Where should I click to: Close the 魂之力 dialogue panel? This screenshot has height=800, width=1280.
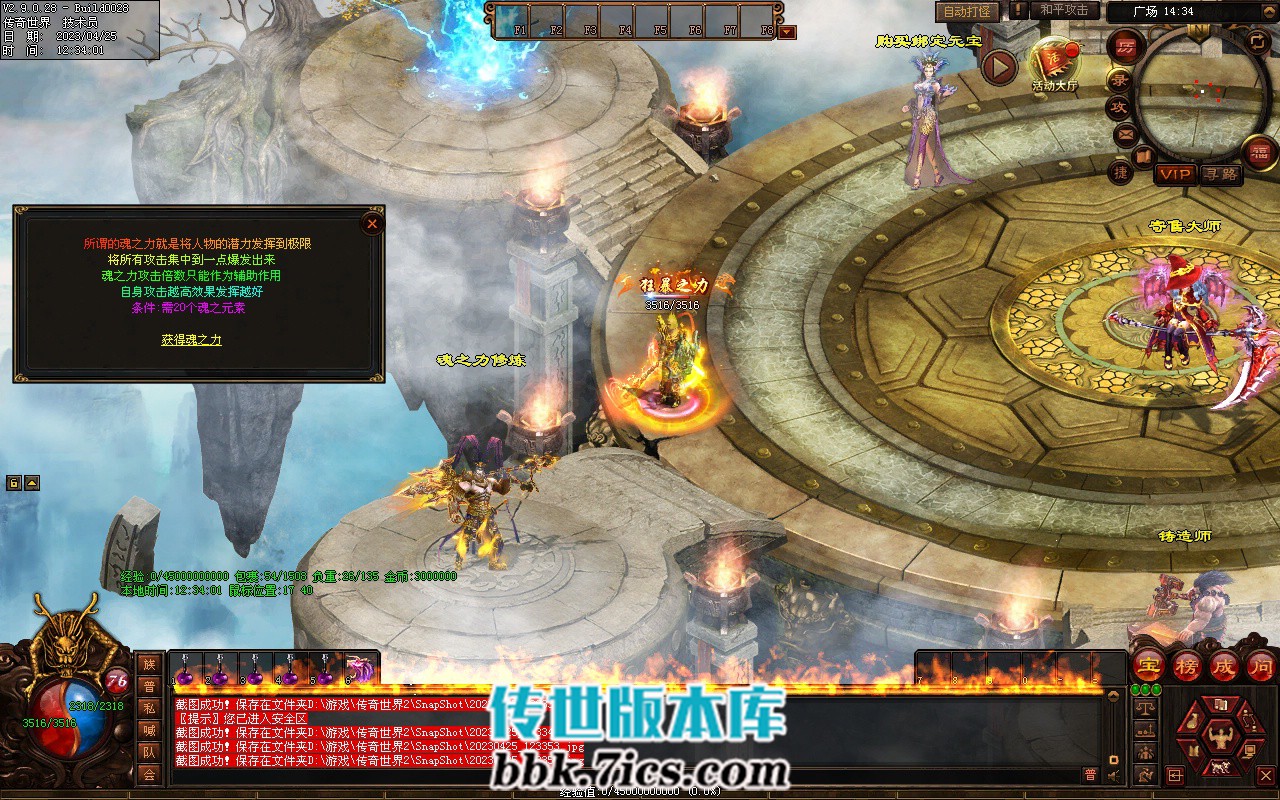click(x=372, y=223)
